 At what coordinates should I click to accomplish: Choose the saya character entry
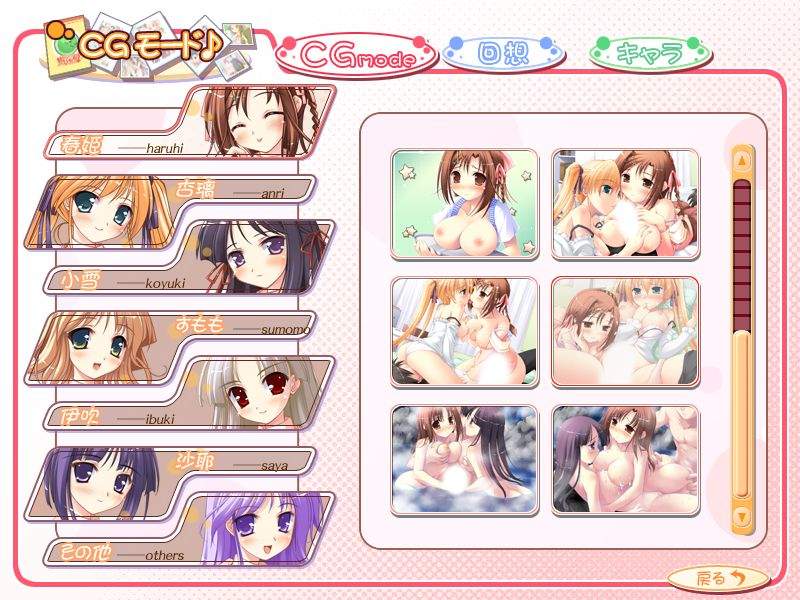tap(180, 480)
